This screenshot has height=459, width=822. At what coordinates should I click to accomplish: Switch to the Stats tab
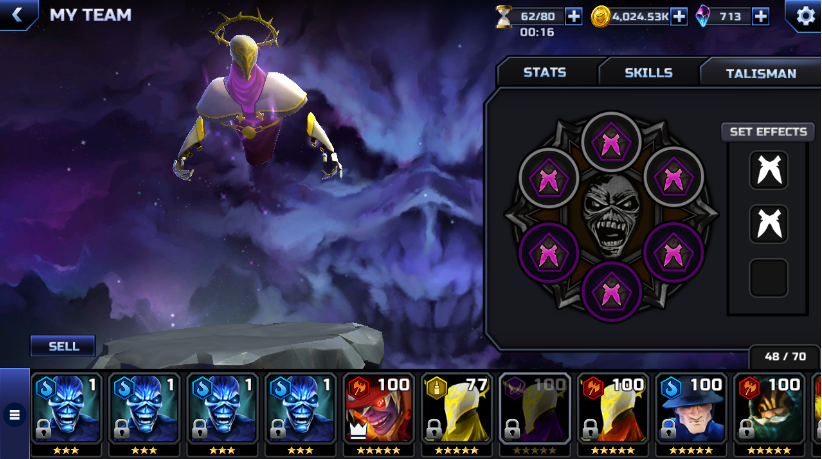(x=544, y=73)
